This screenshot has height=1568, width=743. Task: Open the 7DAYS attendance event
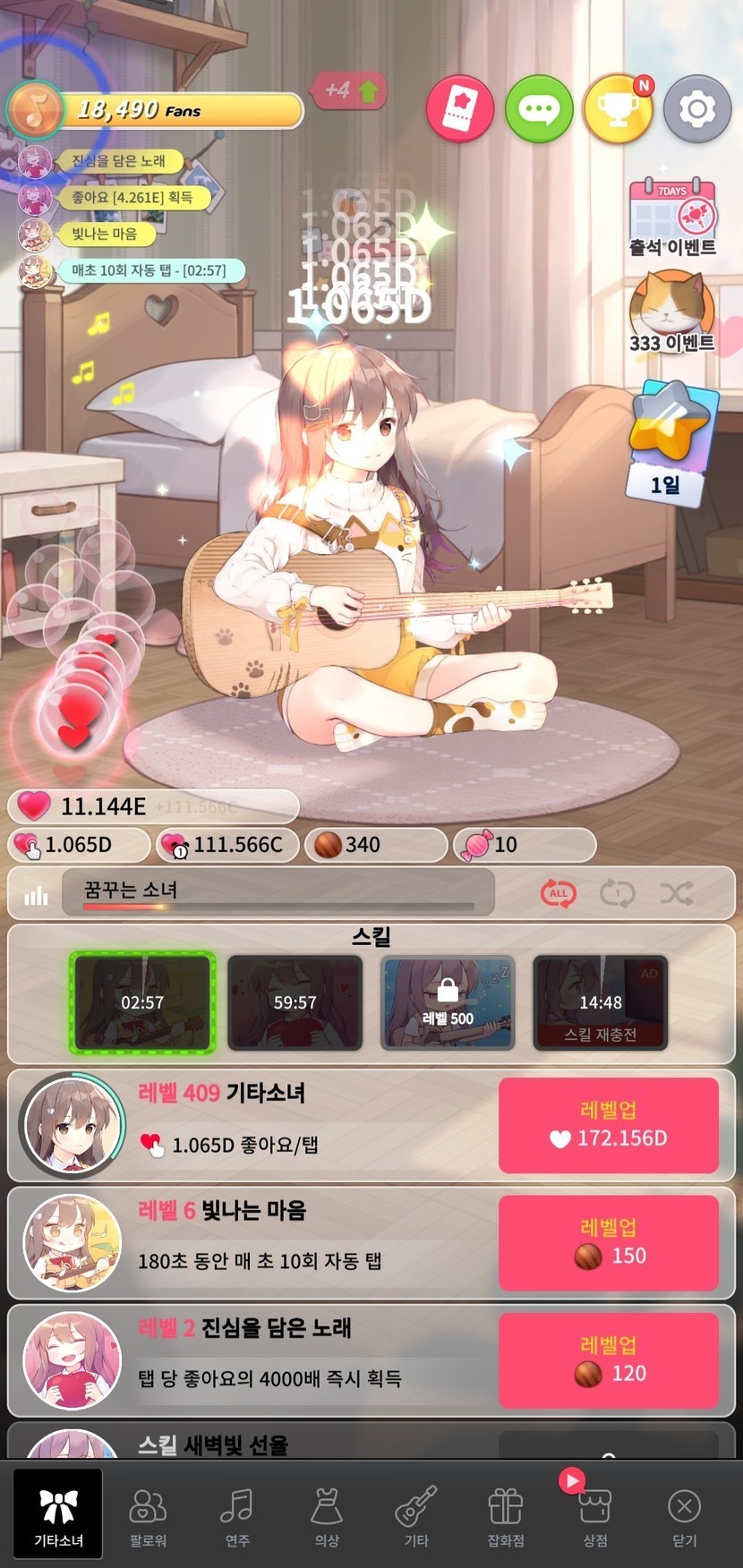[672, 217]
